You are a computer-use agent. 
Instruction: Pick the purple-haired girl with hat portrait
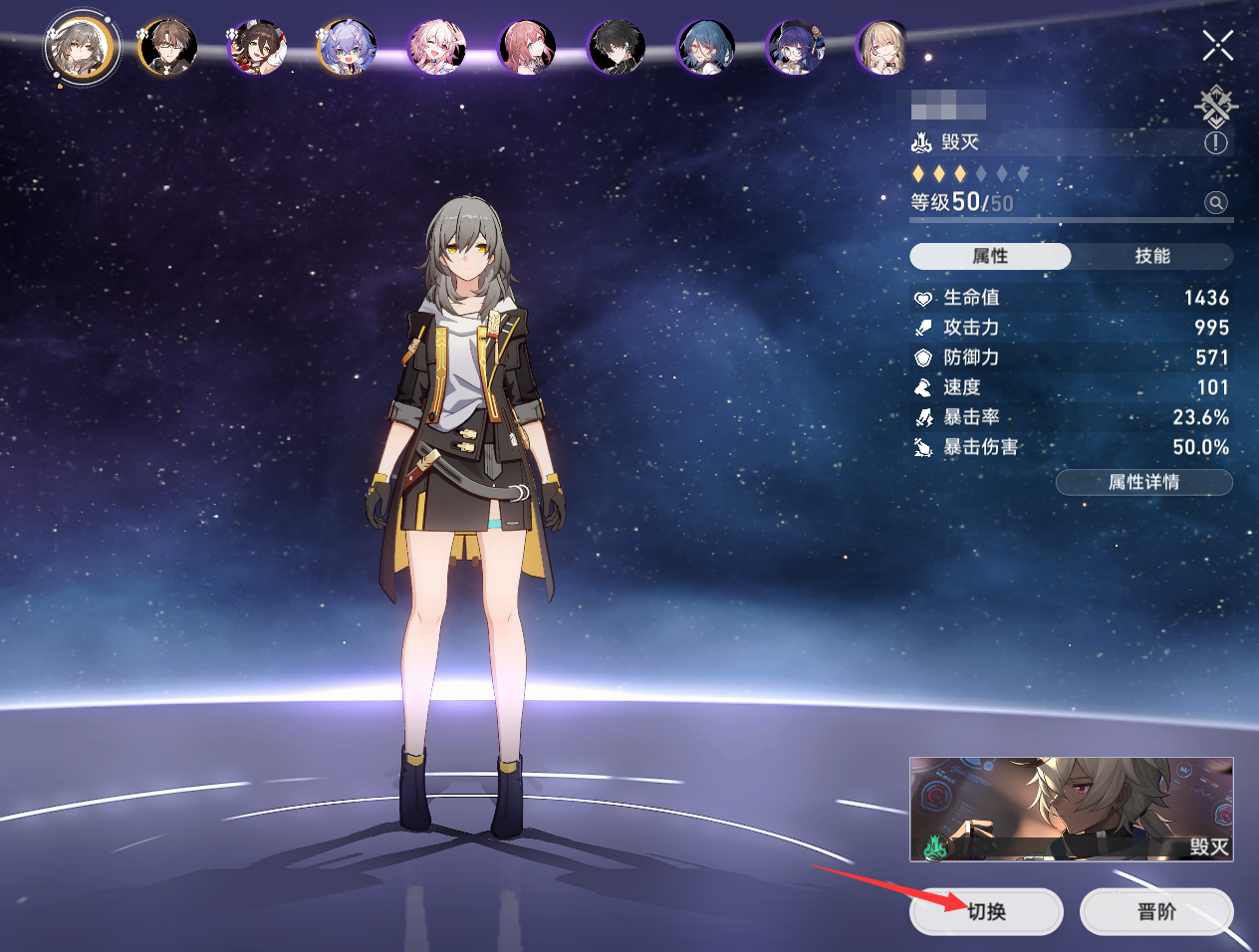click(x=796, y=47)
